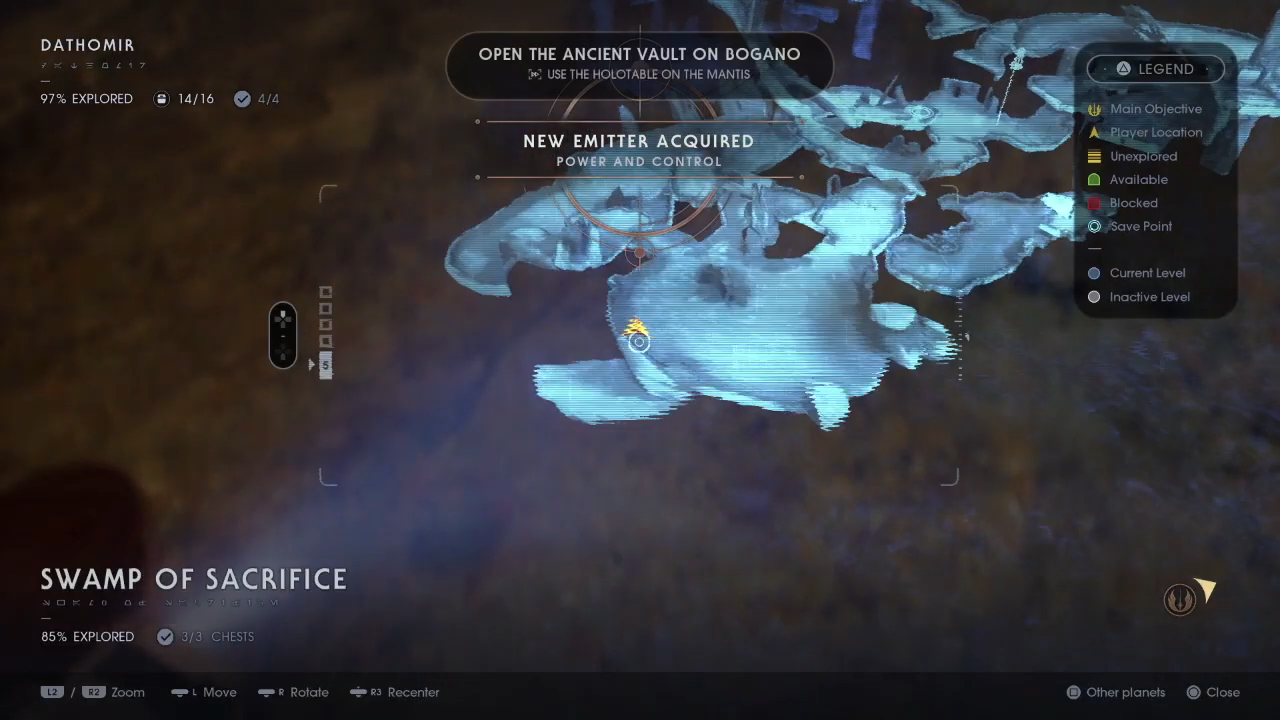Click the R3 Recenter control in the bottom bar
This screenshot has height=720, width=1280.
tap(394, 692)
